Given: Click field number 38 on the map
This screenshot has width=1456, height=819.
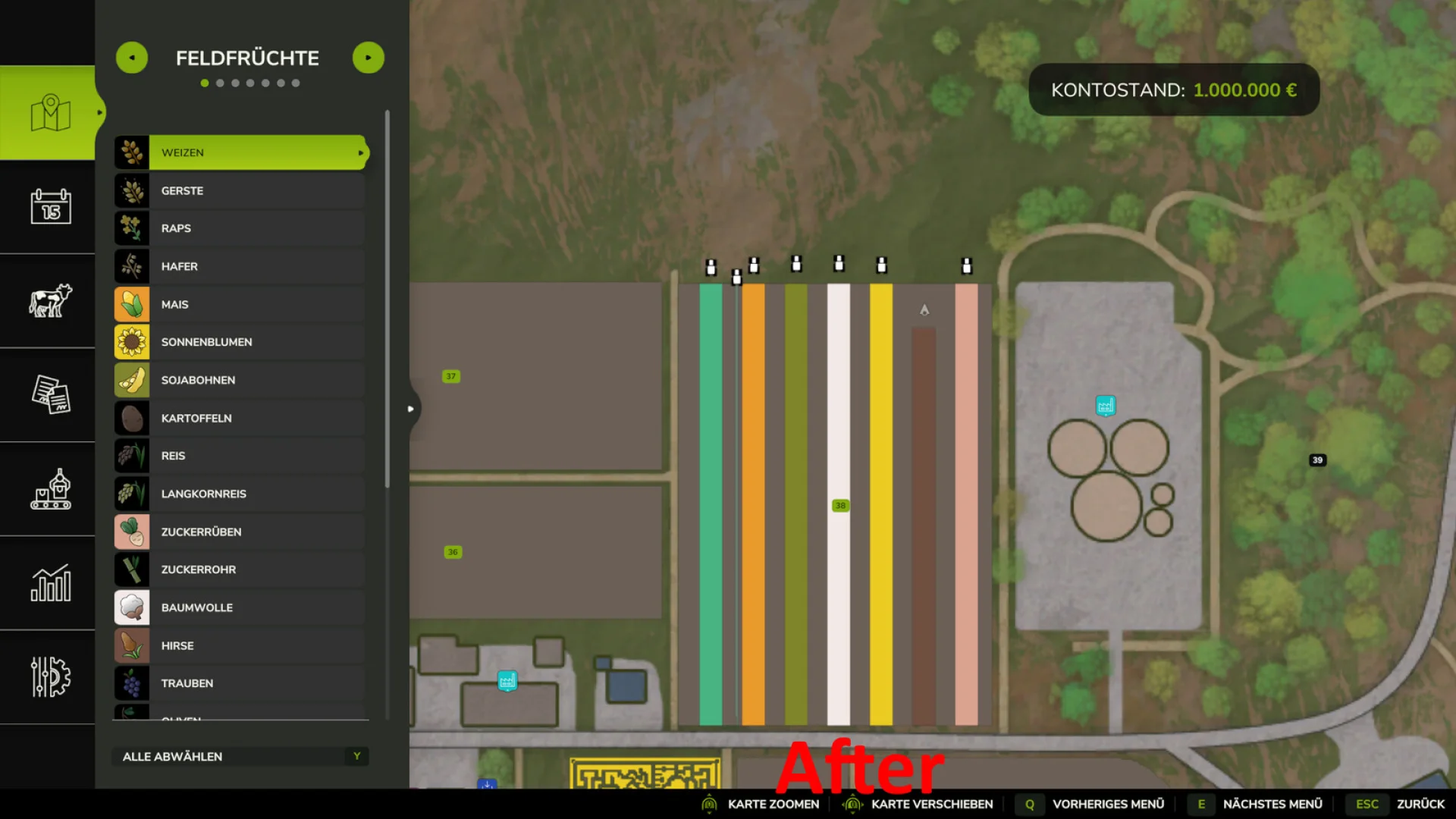Looking at the screenshot, I should click(x=839, y=505).
